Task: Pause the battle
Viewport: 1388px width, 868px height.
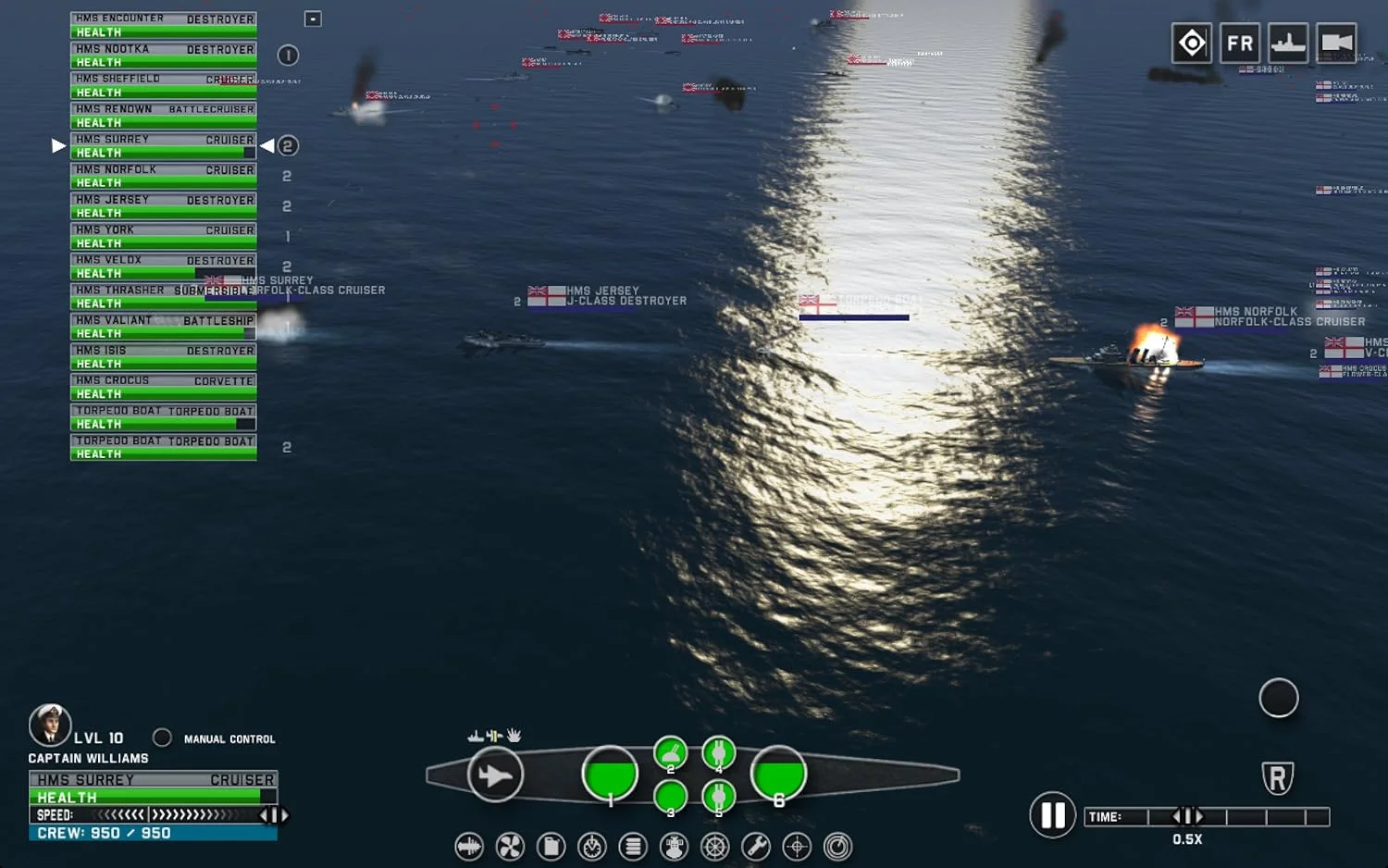Action: point(1052,815)
